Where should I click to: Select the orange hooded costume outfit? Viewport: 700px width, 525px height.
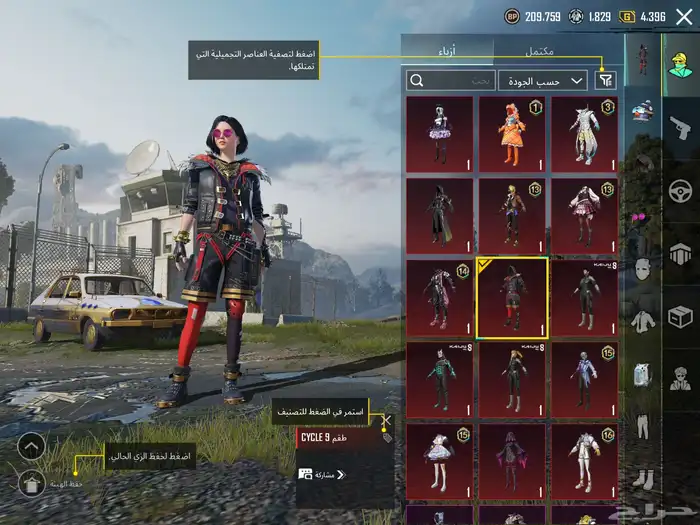pos(512,134)
